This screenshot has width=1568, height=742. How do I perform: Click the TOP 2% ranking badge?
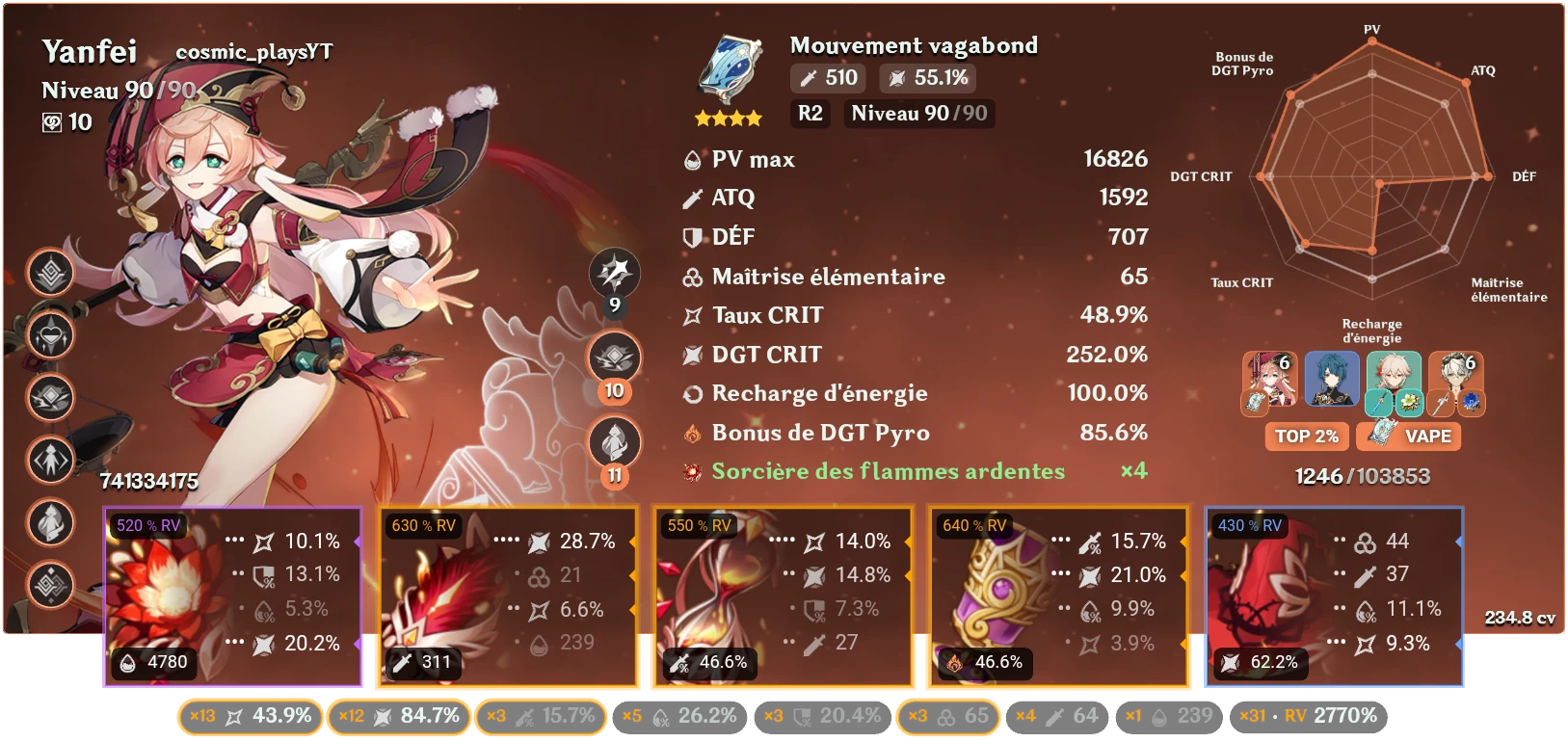pos(1306,437)
